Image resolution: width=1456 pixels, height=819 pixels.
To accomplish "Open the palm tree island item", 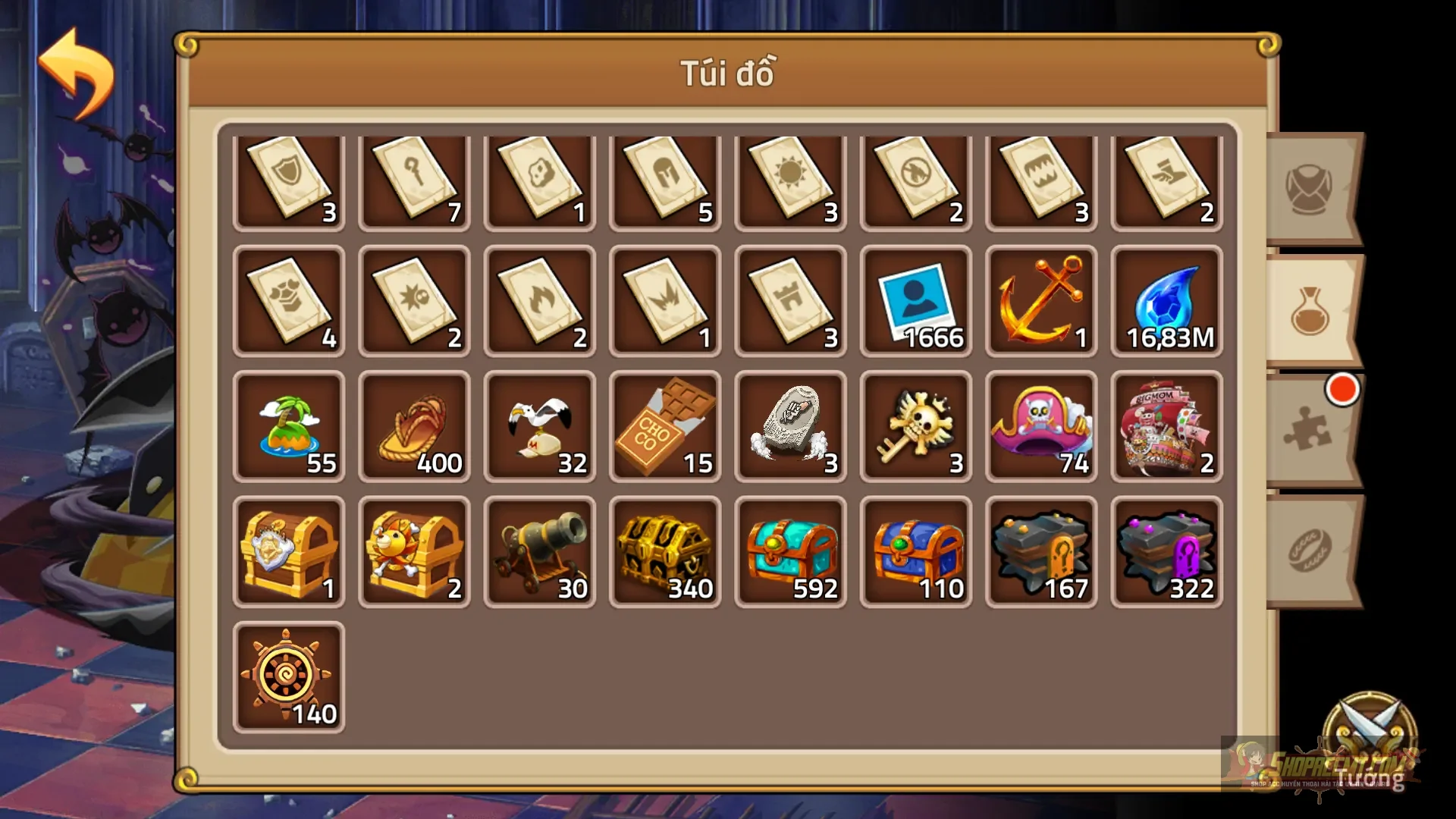I will (289, 426).
